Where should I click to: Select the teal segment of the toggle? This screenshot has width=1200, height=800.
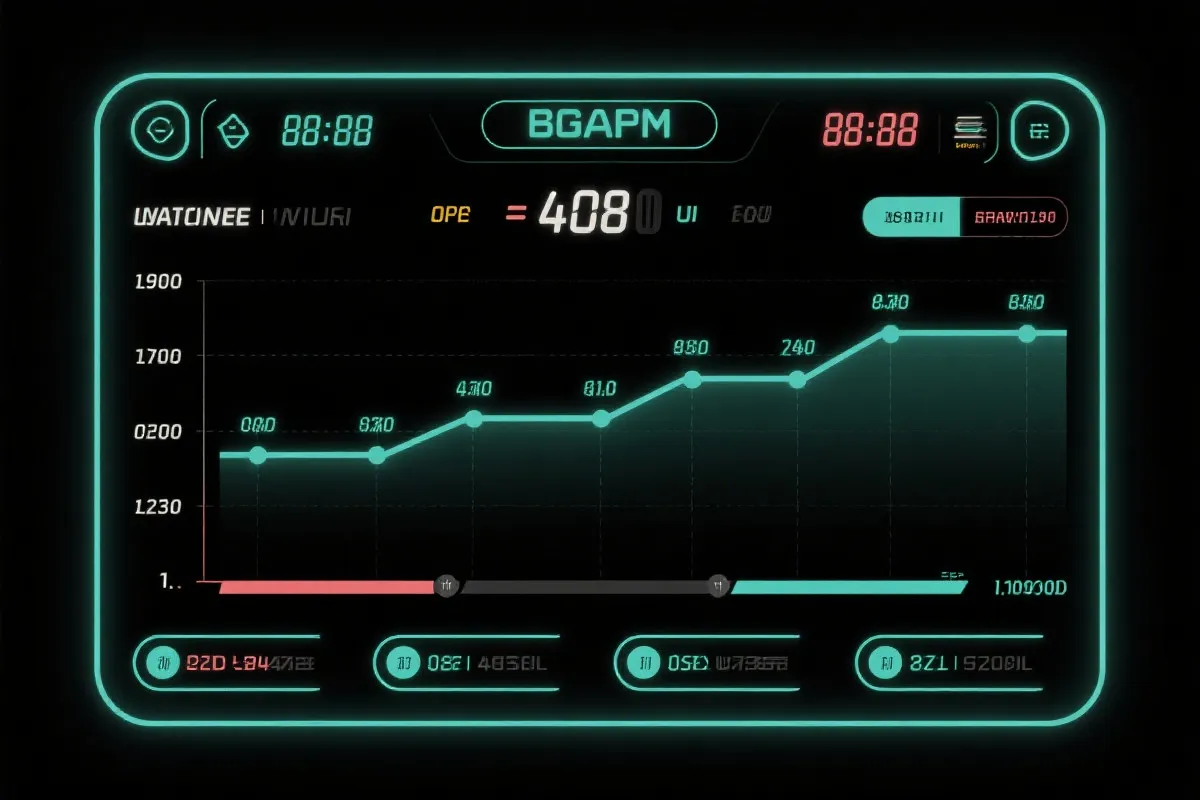(x=910, y=216)
